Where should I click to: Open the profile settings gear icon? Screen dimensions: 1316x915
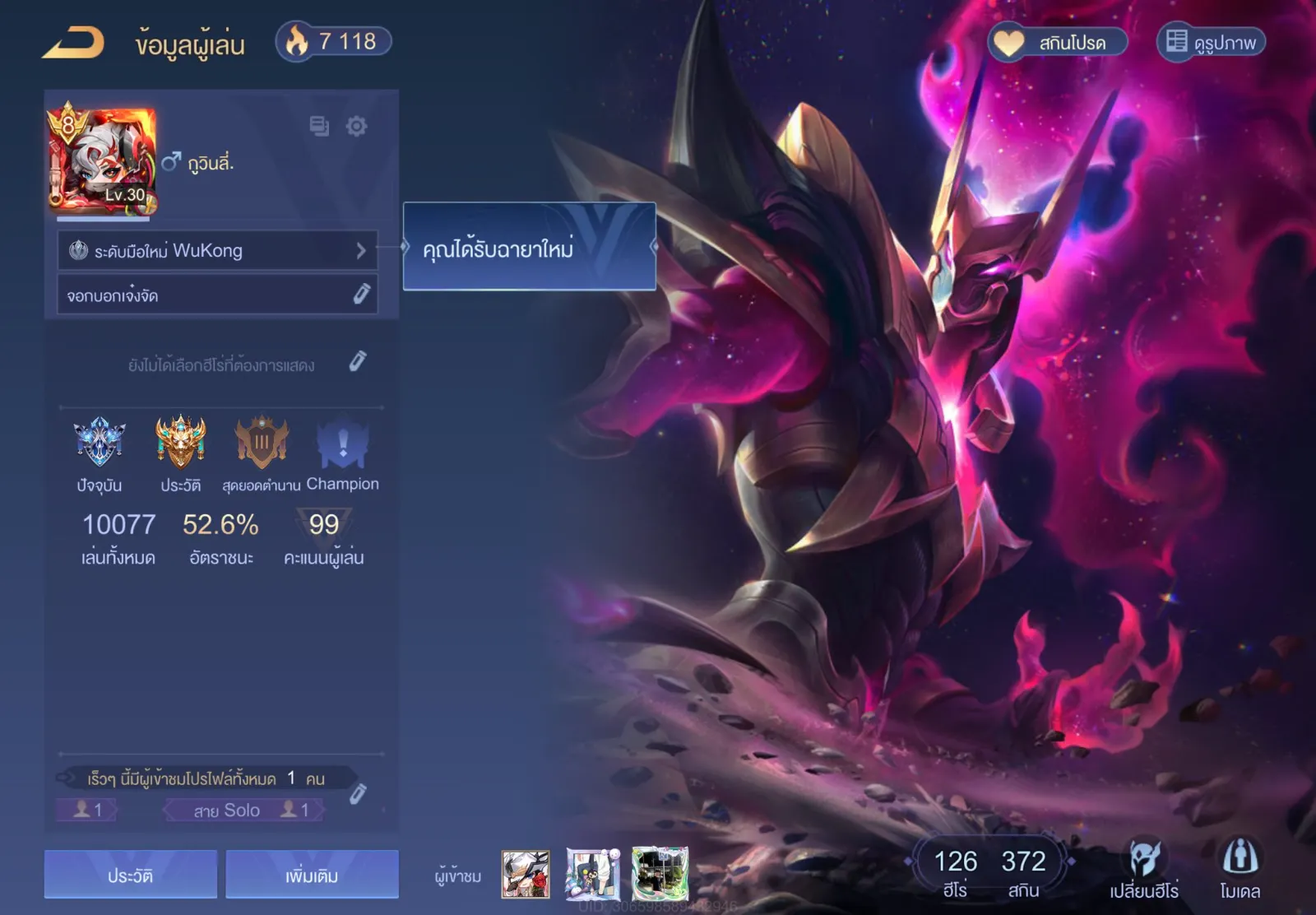pos(356,126)
